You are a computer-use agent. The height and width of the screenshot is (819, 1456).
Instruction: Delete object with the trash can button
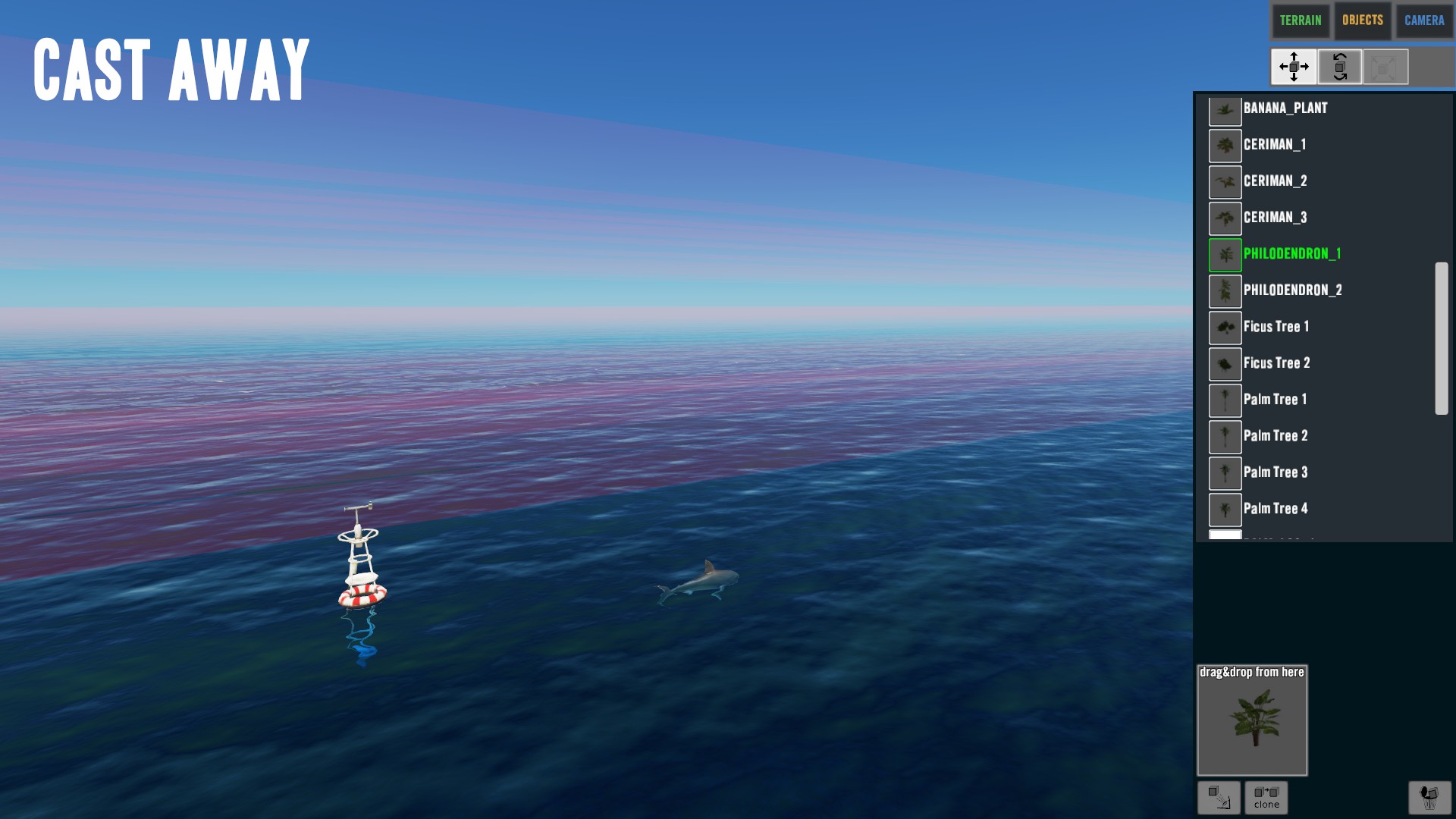click(1429, 798)
